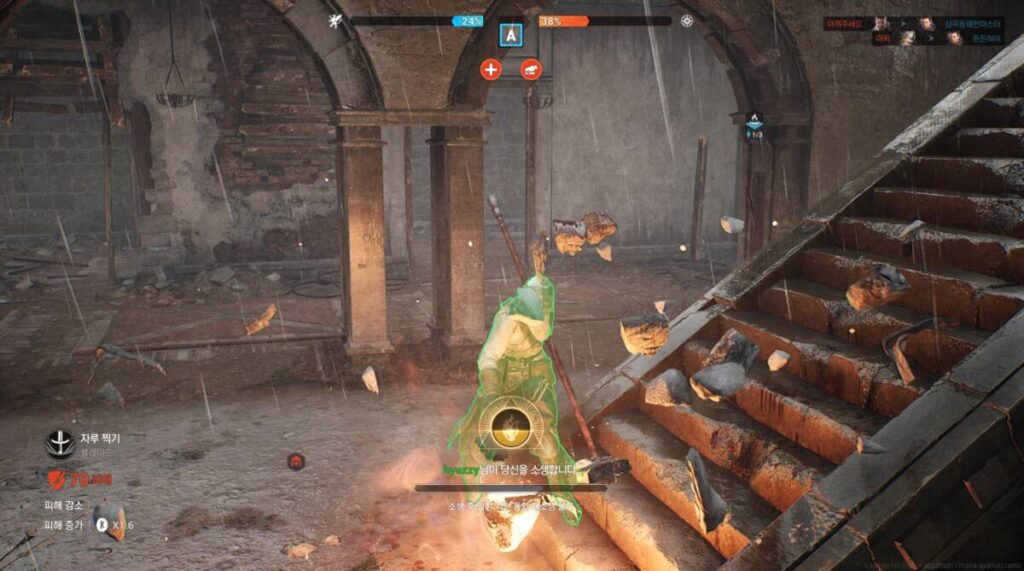This screenshot has height=571, width=1024.
Task: Select the zone A capture marker
Action: pos(512,35)
